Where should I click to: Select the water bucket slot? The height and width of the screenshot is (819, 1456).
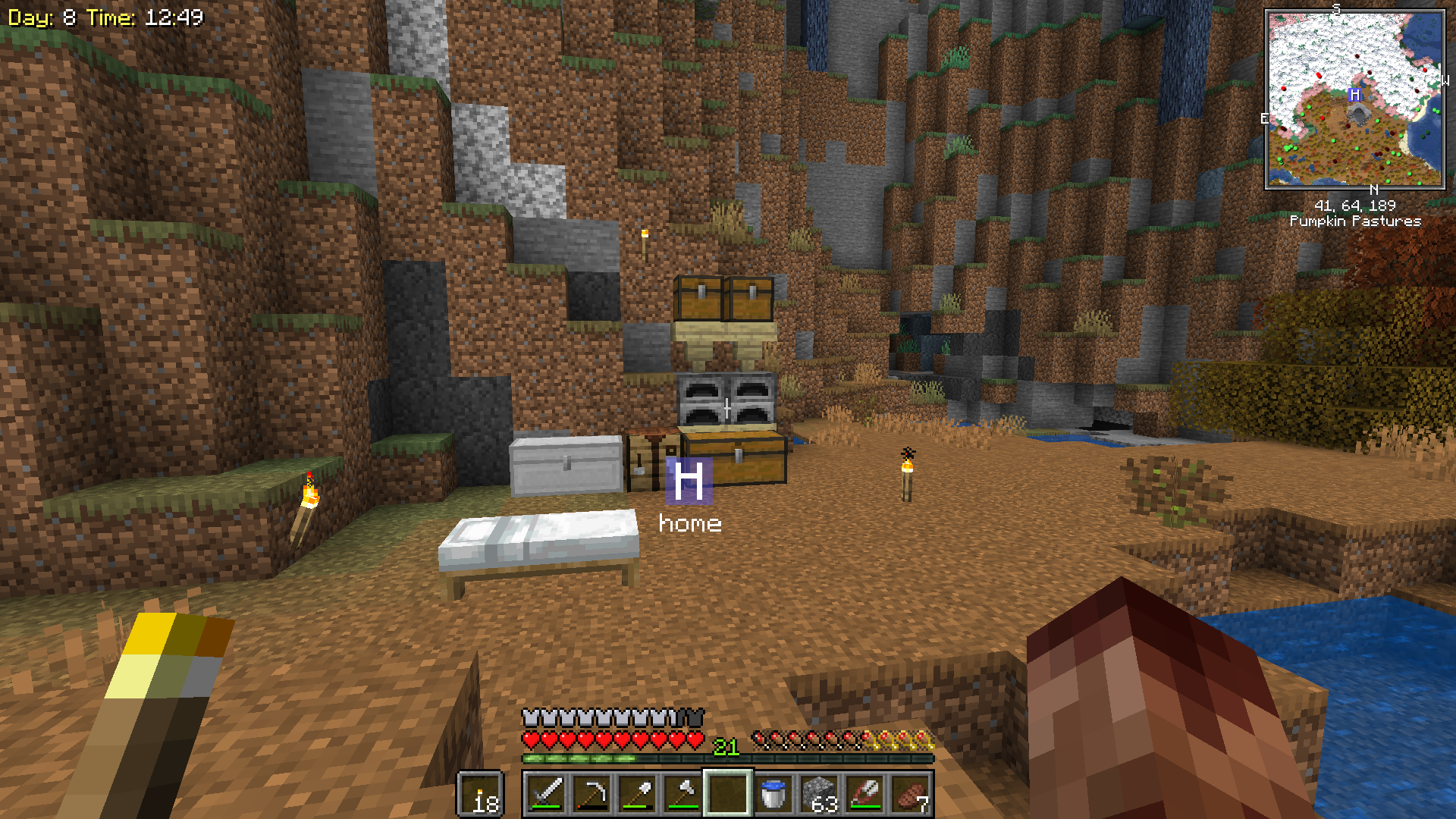pyautogui.click(x=773, y=794)
